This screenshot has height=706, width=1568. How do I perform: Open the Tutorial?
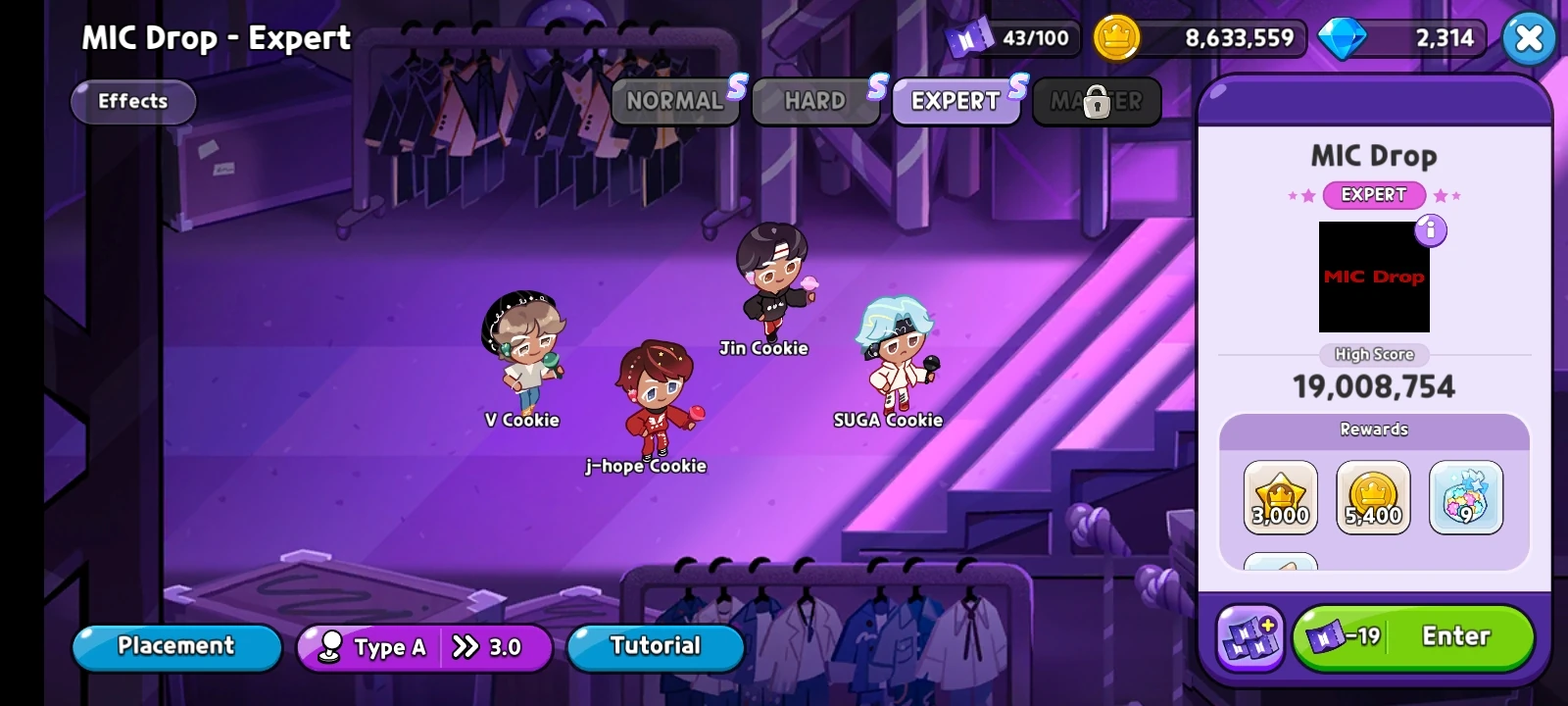pyautogui.click(x=655, y=646)
